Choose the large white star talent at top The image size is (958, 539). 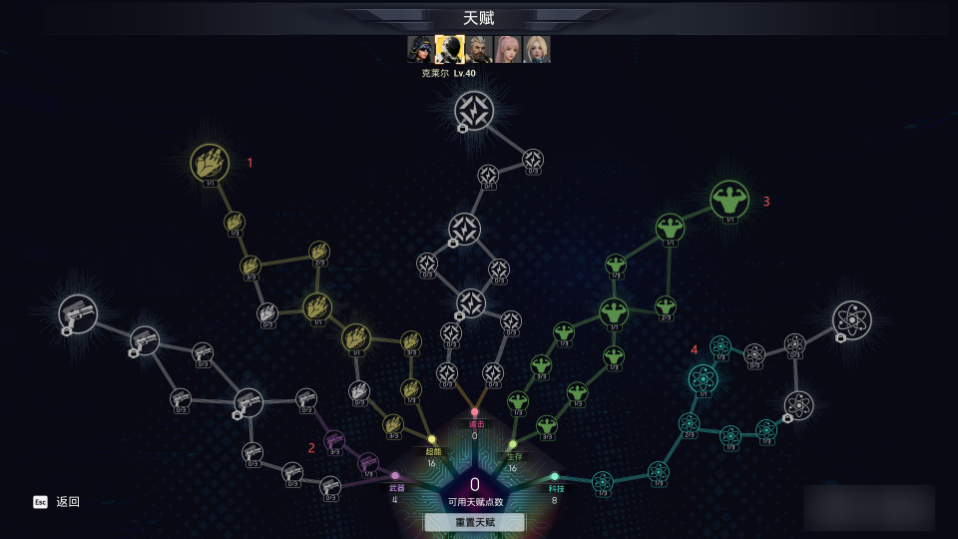tap(474, 111)
